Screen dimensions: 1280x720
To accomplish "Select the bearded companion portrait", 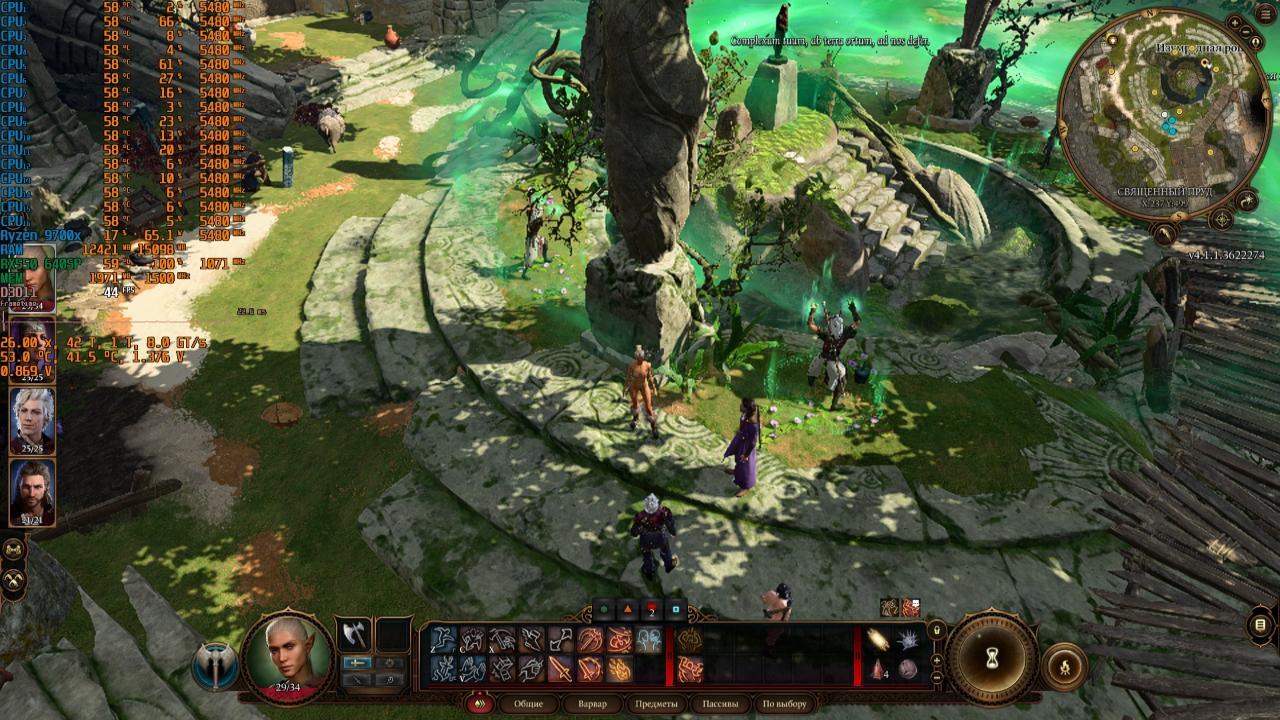I will pos(32,491).
